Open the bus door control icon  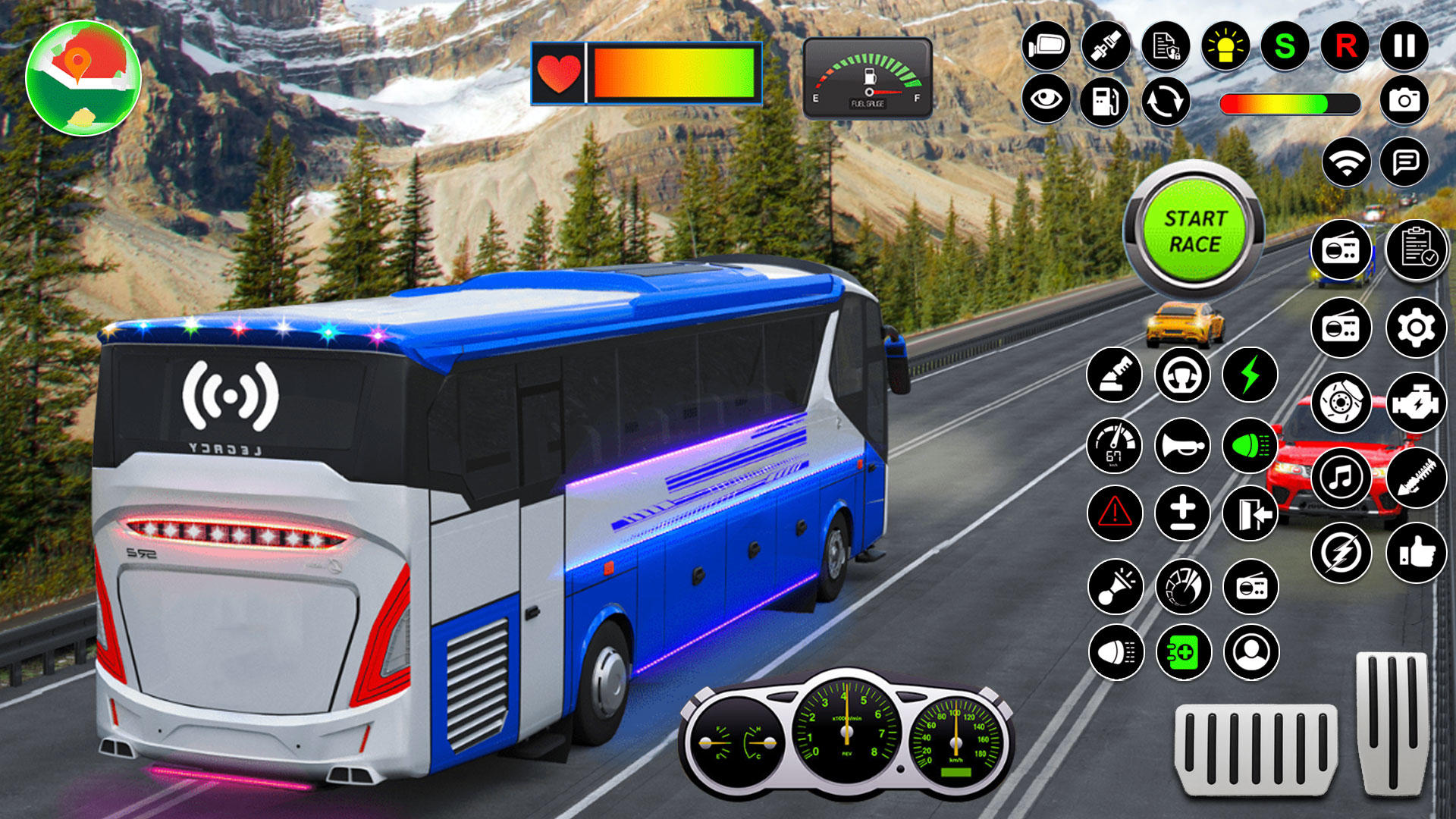1250,515
